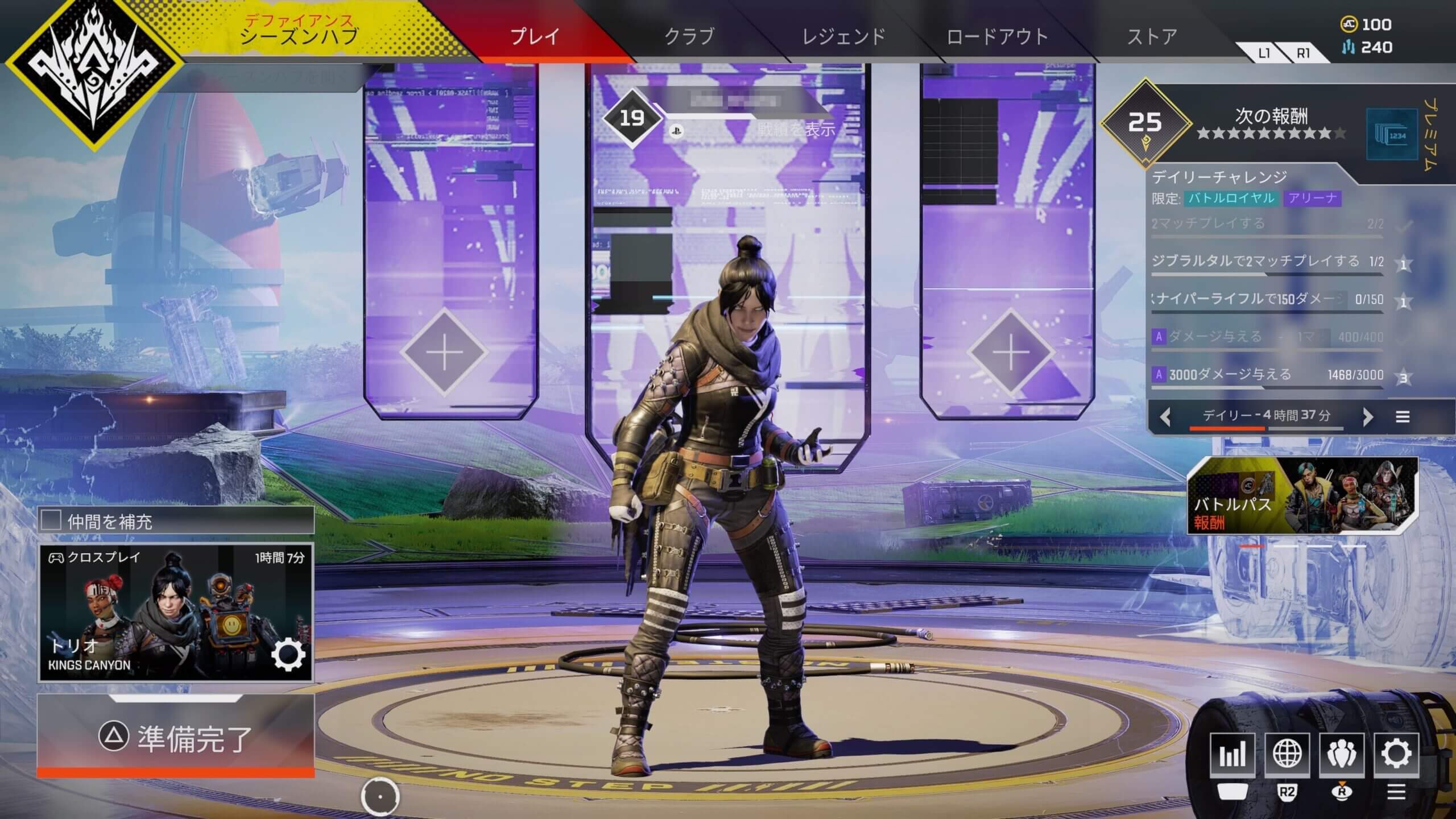Show the previous challenge page arrow
1456x819 pixels.
click(x=1165, y=417)
